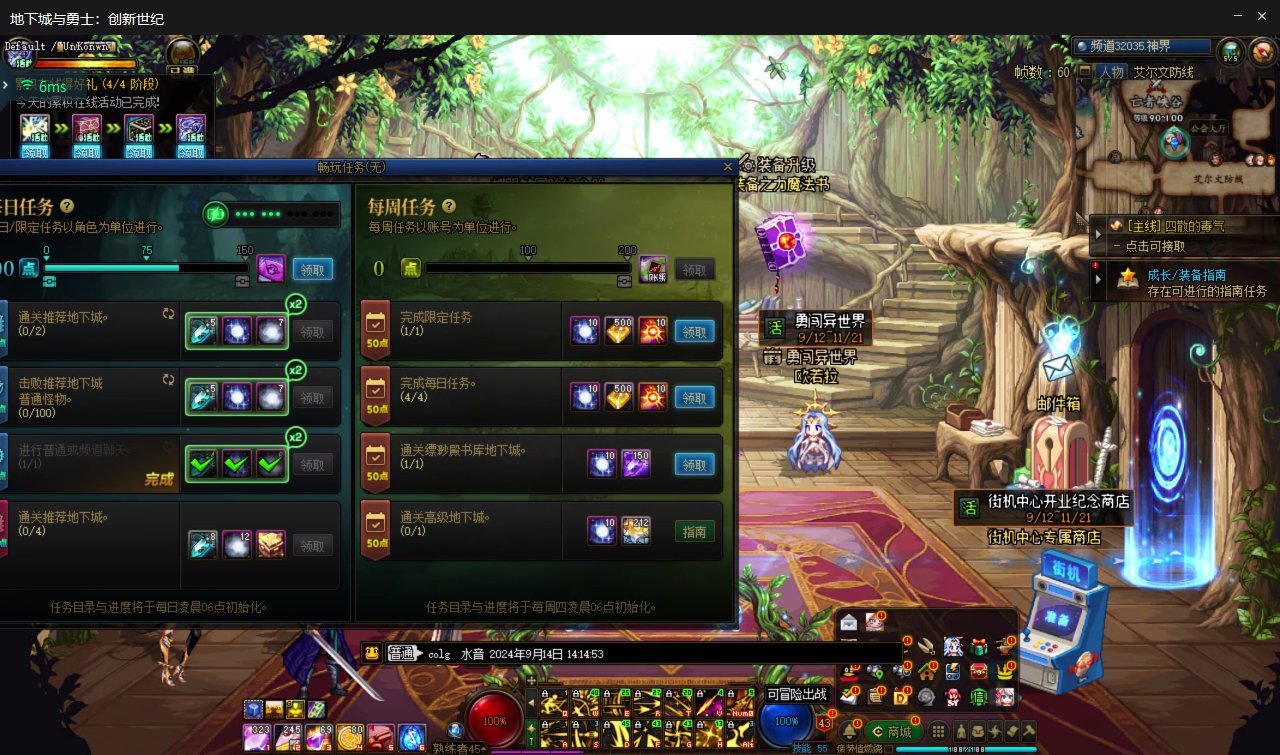The width and height of the screenshot is (1280, 755).
Task: Show help for 每周任务 question mark
Action: pos(449,206)
